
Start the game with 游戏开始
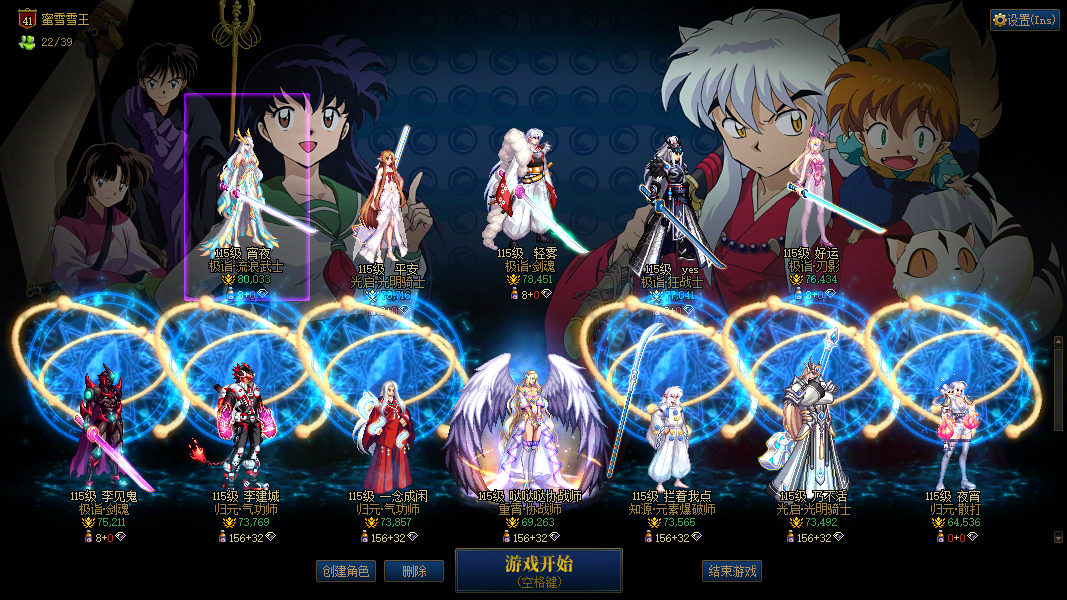(538, 570)
